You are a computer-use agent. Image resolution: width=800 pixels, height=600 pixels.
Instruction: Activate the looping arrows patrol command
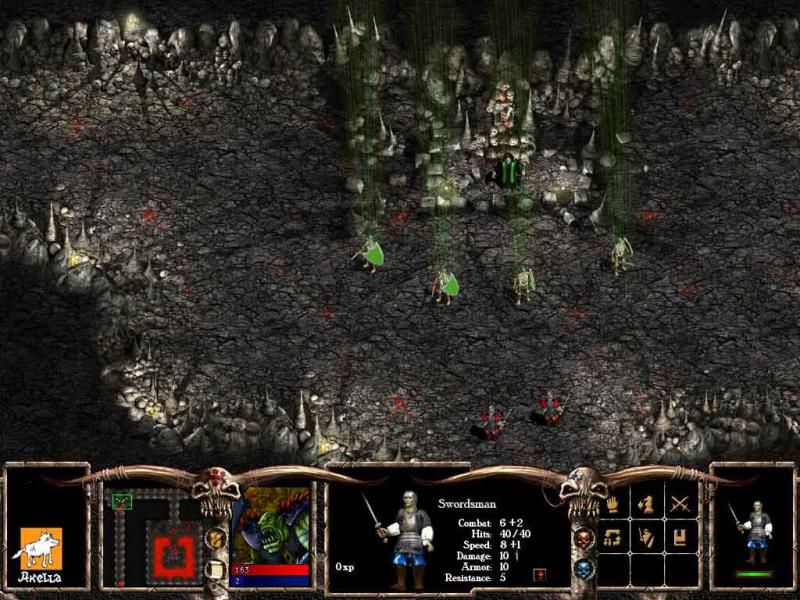(x=612, y=538)
